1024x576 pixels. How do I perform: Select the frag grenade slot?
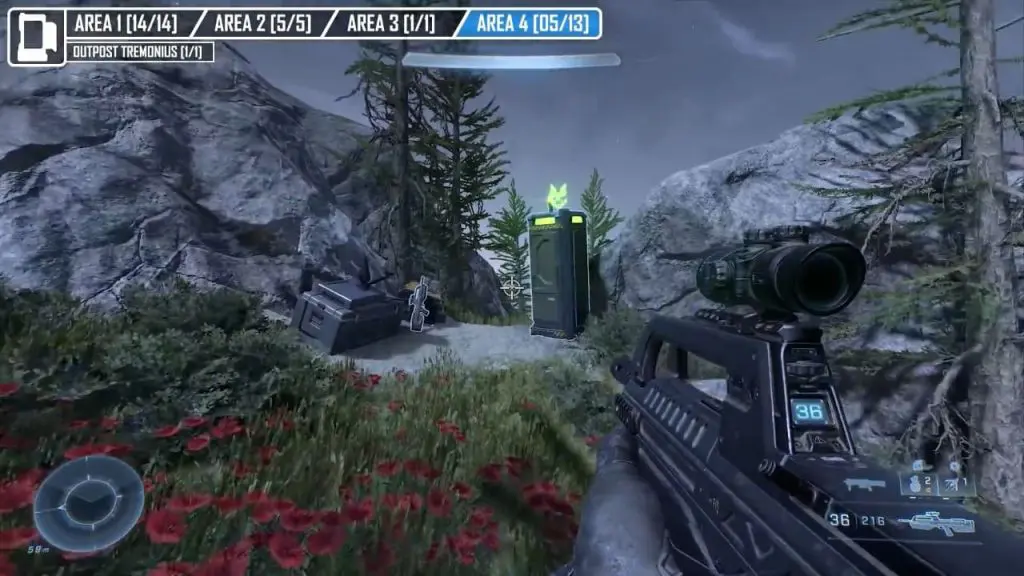[x=919, y=485]
